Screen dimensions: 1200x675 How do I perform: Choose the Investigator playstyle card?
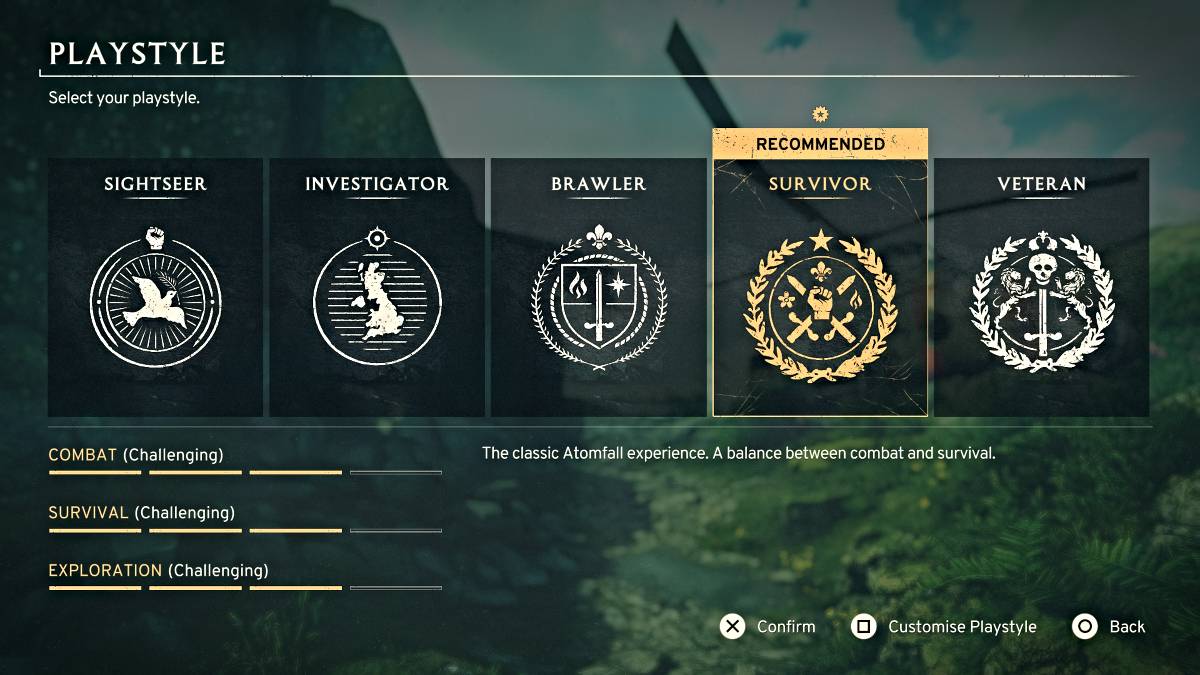pyautogui.click(x=377, y=288)
